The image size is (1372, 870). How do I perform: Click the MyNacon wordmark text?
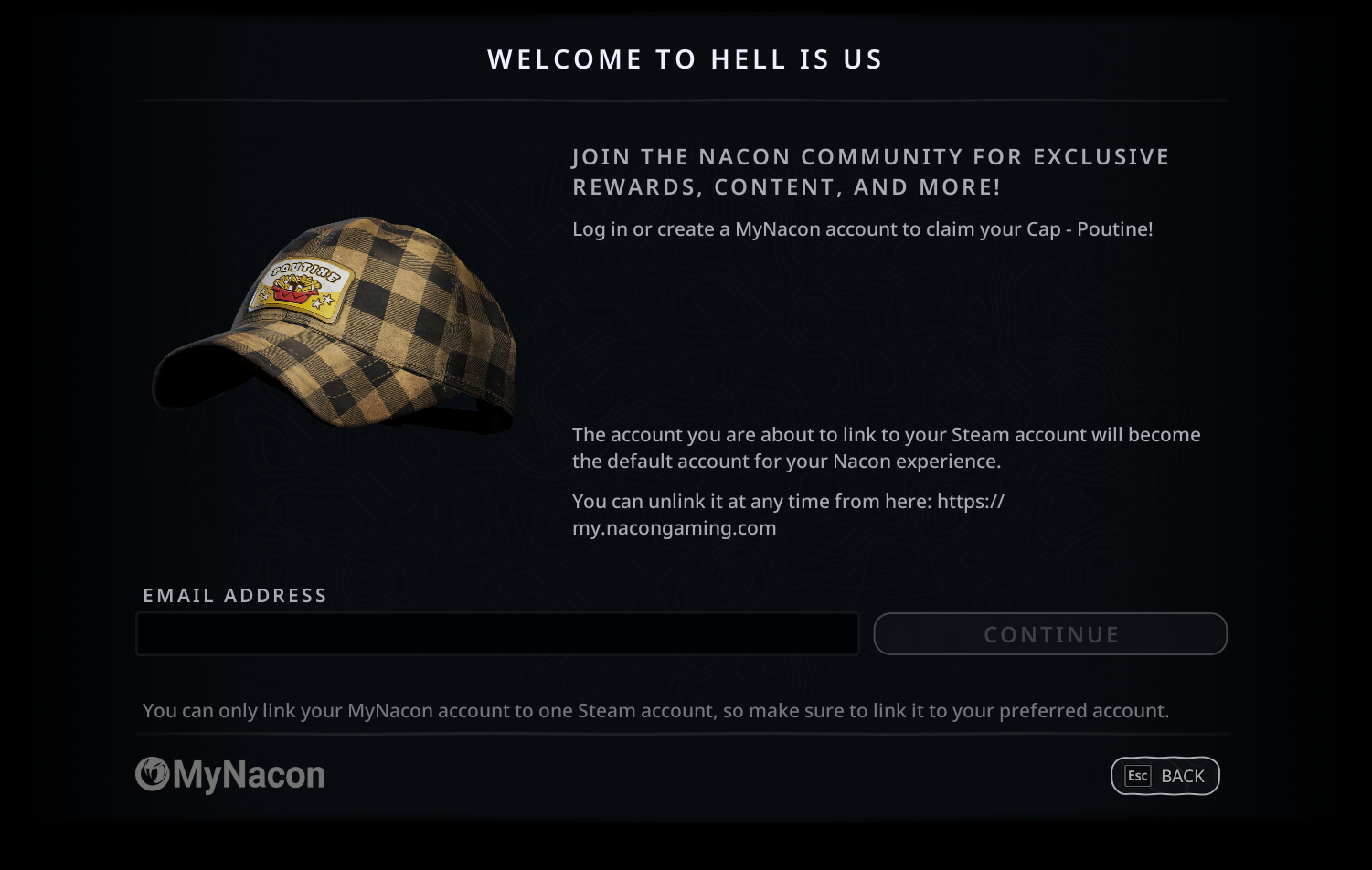pyautogui.click(x=251, y=775)
